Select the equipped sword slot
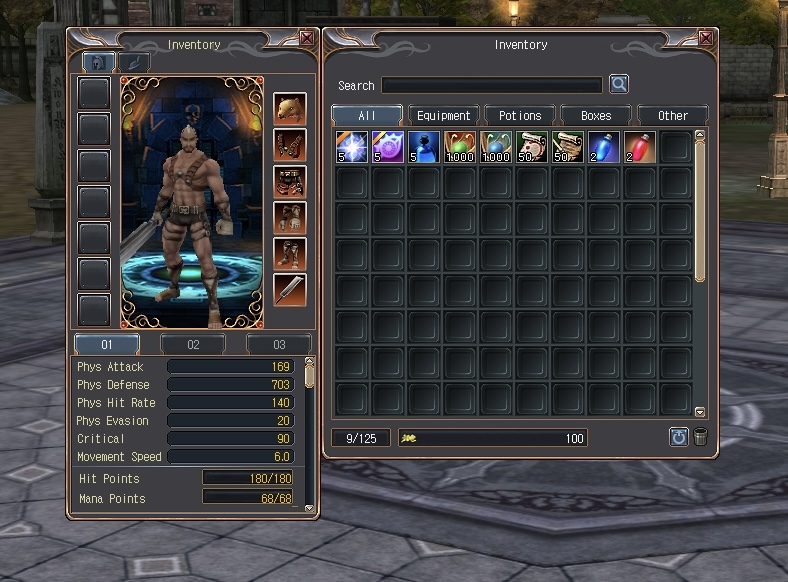 [x=290, y=290]
